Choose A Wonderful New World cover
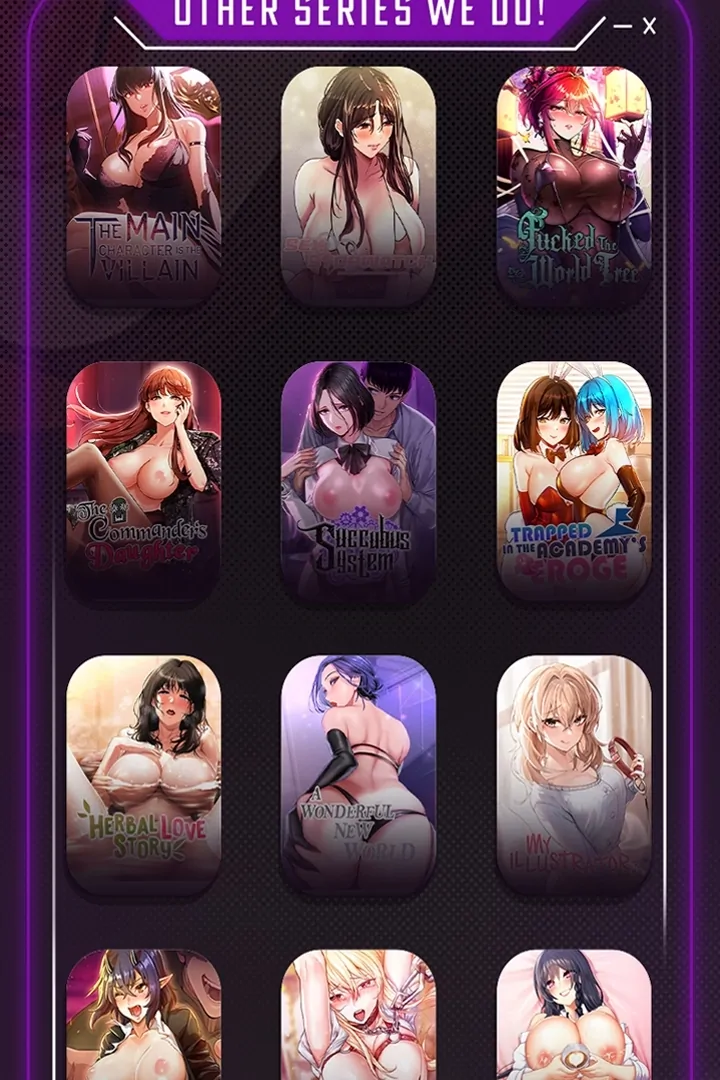Image resolution: width=720 pixels, height=1080 pixels. click(358, 775)
